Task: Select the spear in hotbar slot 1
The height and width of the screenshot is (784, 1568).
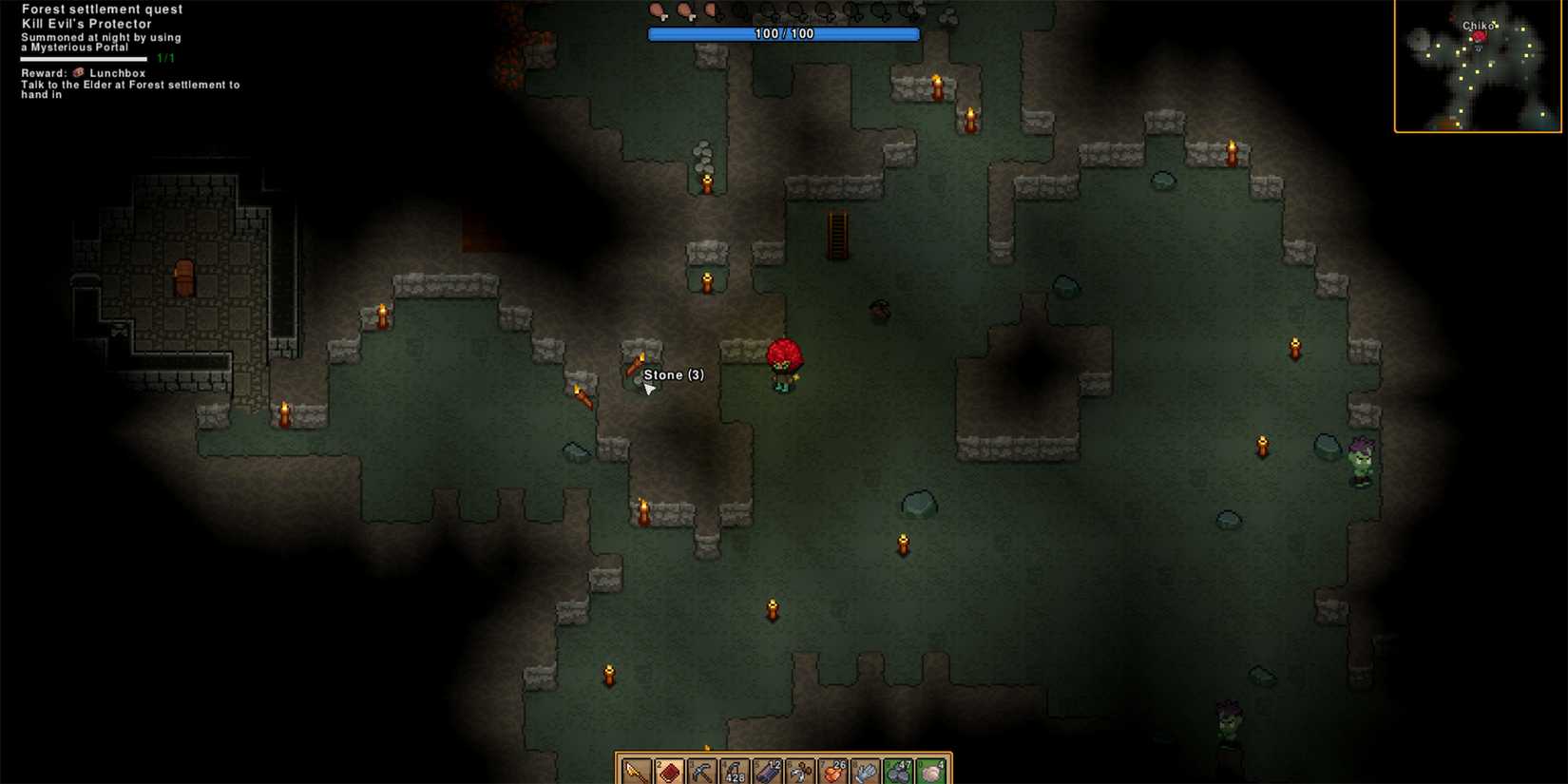Action: (x=635, y=770)
